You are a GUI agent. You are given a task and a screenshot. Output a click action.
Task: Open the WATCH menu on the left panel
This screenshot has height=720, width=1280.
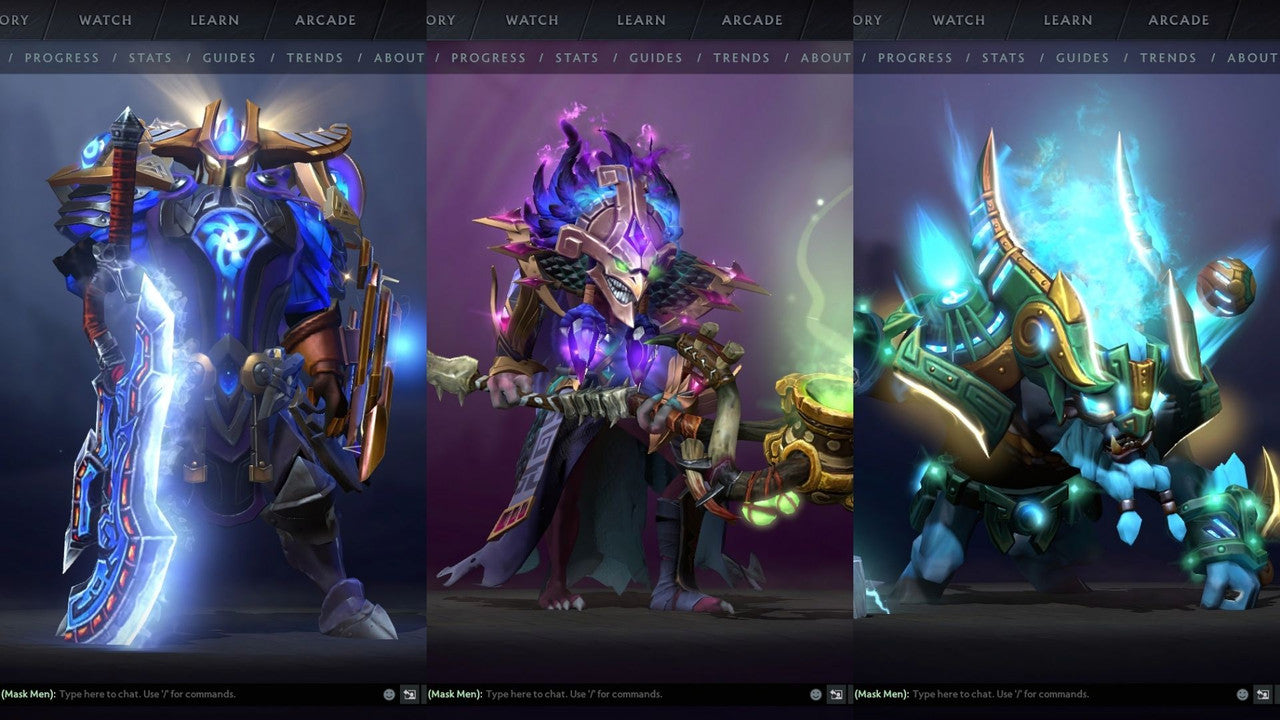point(104,19)
